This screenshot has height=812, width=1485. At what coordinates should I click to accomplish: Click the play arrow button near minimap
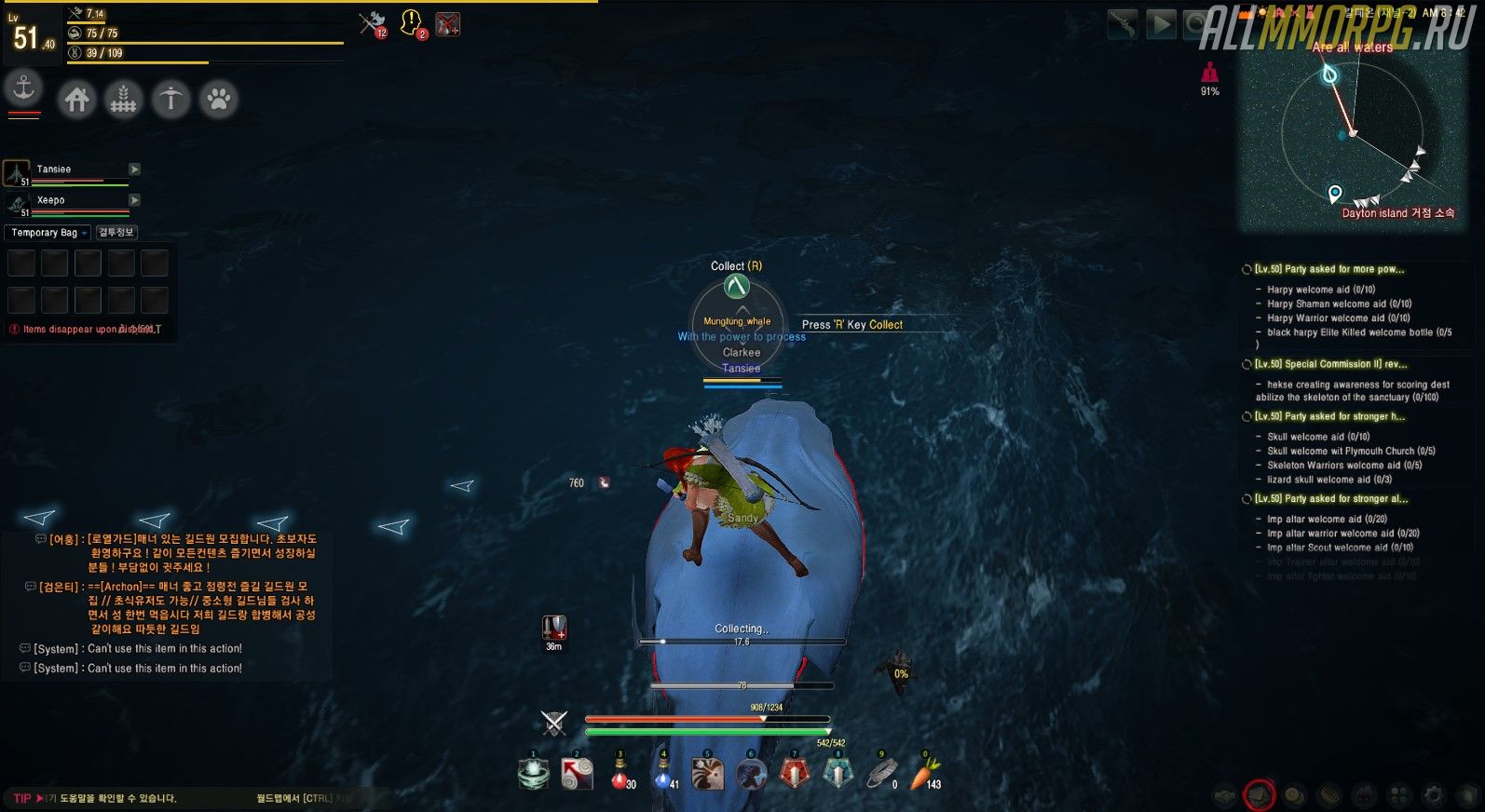pos(1161,24)
